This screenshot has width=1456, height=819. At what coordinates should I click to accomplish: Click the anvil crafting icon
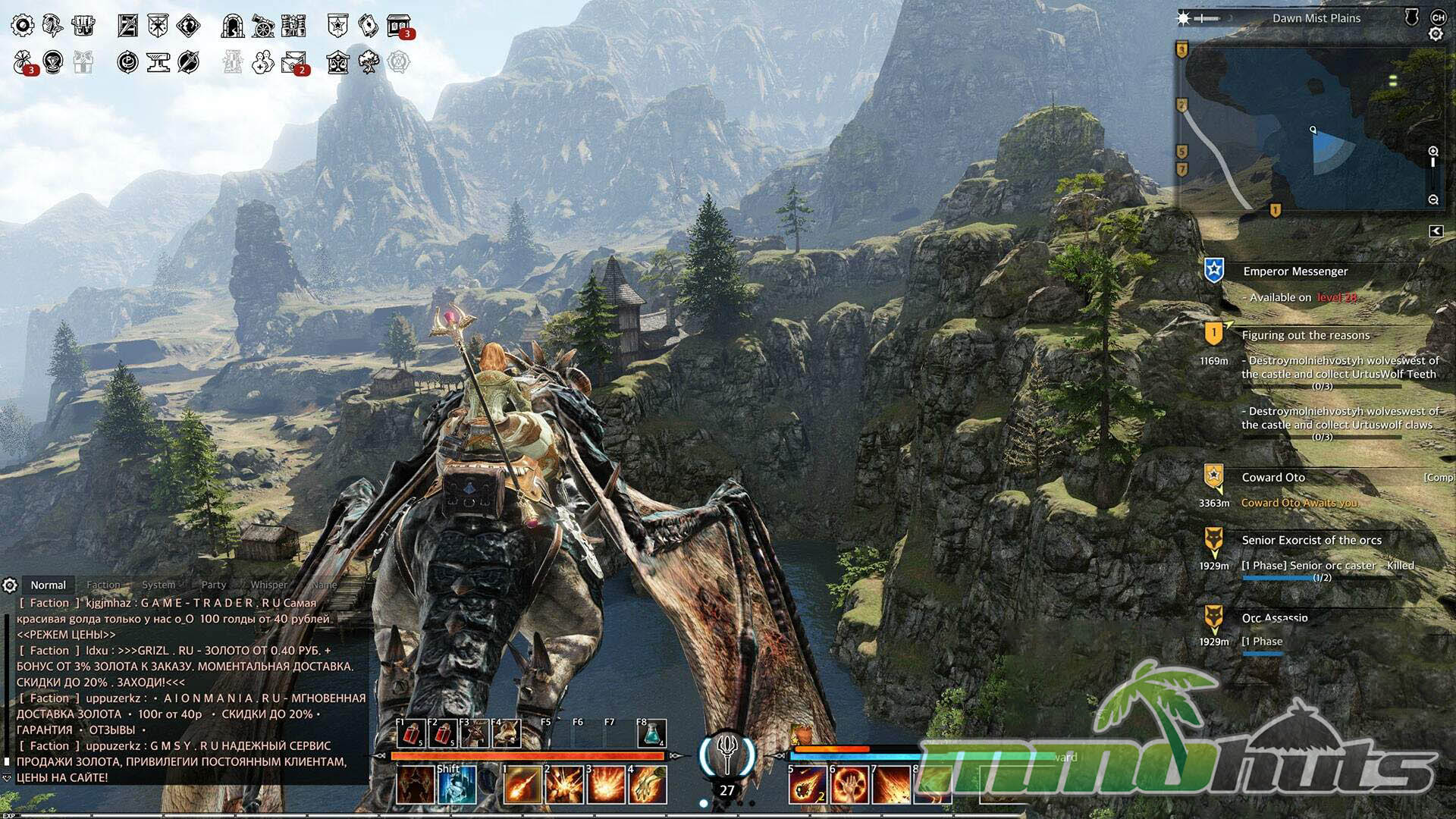[158, 62]
